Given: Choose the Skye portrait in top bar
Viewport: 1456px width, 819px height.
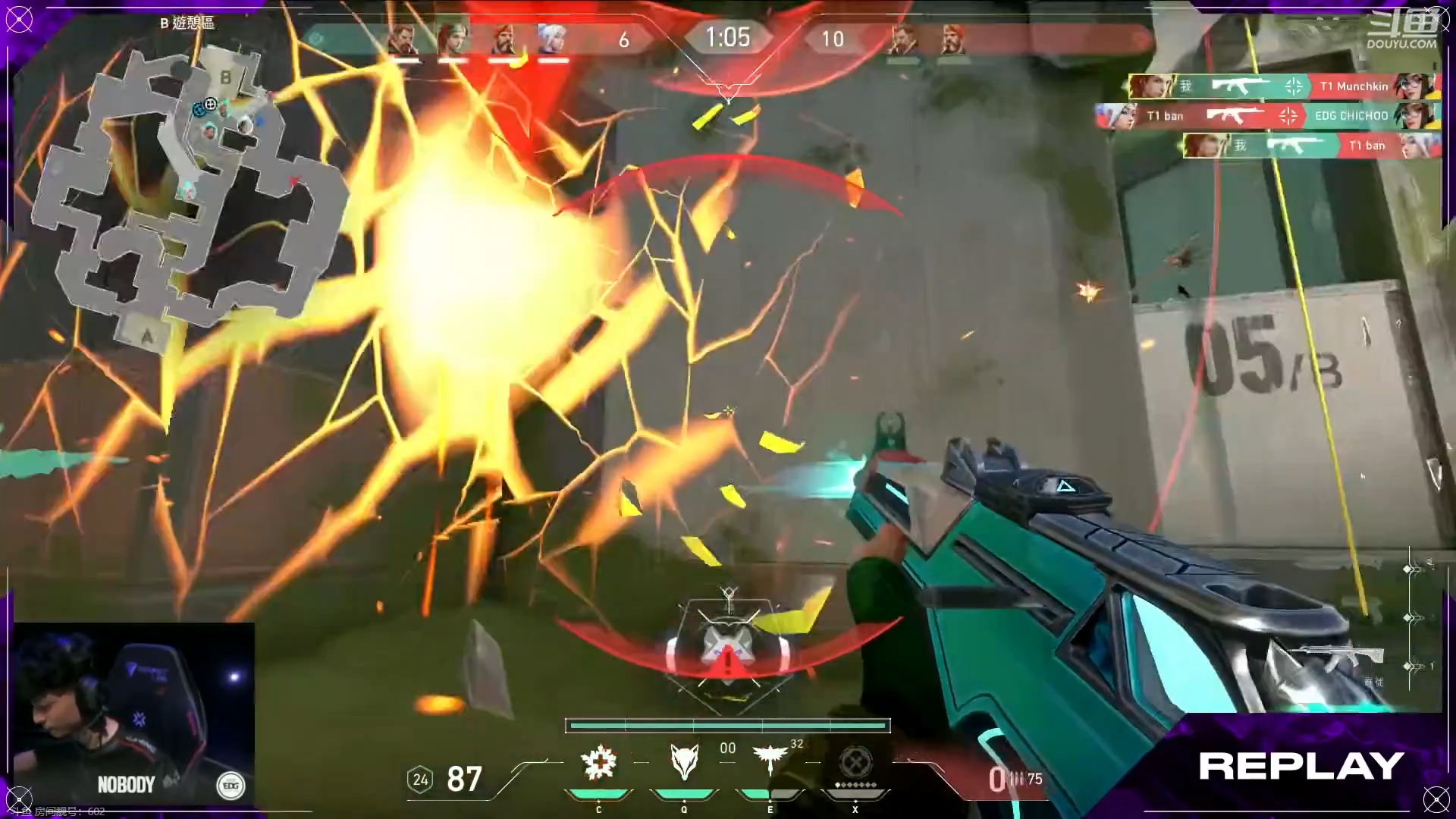Looking at the screenshot, I should (x=453, y=39).
